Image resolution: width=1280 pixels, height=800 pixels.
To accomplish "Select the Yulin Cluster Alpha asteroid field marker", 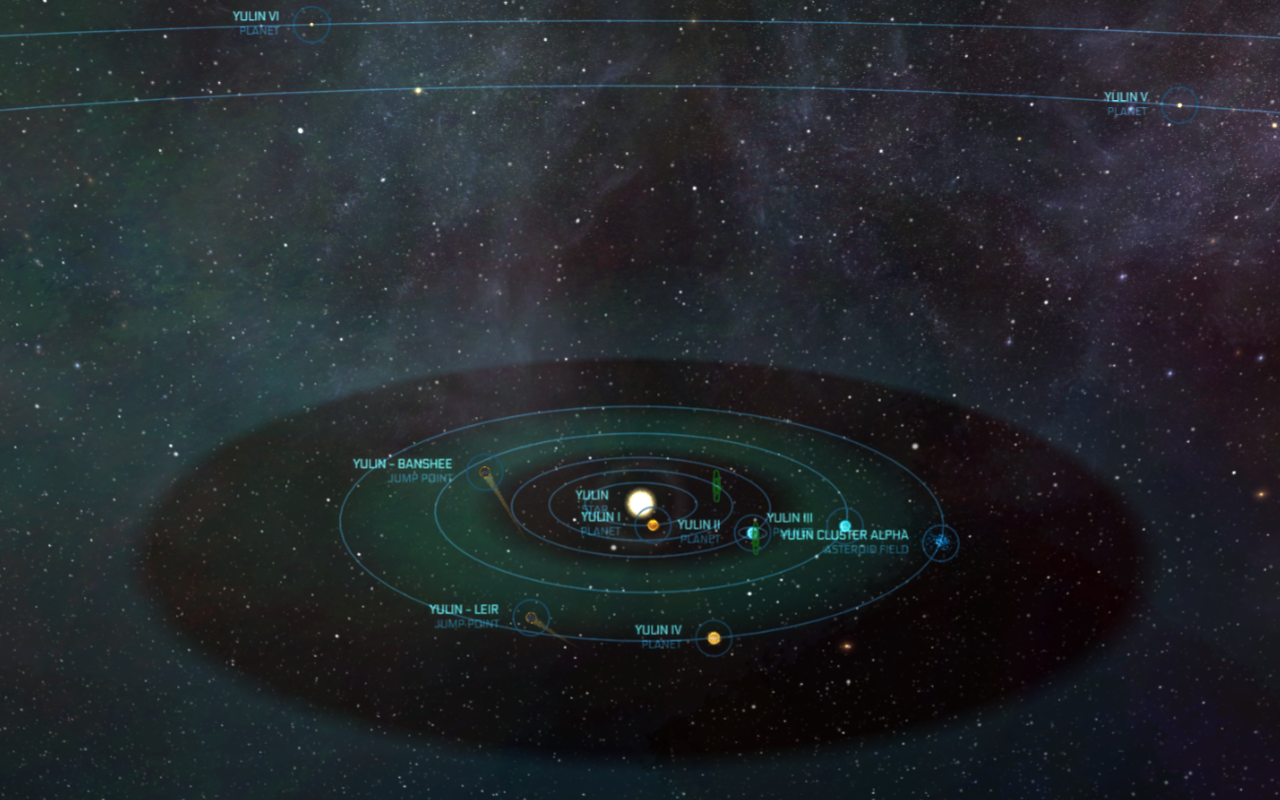I will click(x=940, y=542).
